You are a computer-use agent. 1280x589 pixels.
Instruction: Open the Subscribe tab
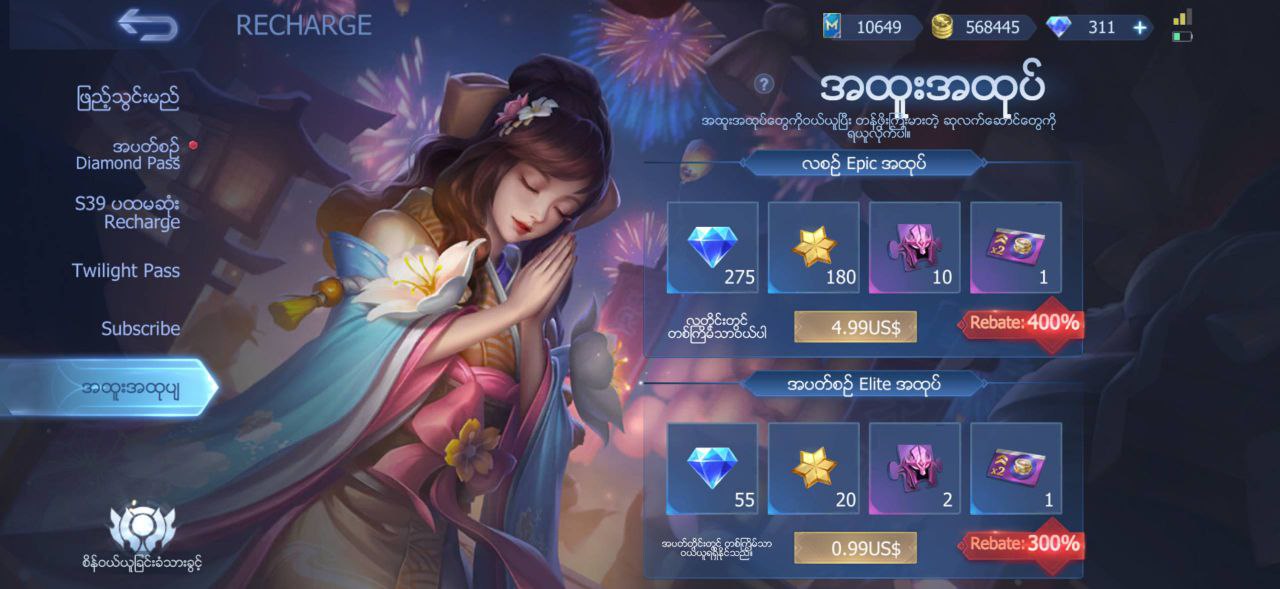pyautogui.click(x=140, y=329)
